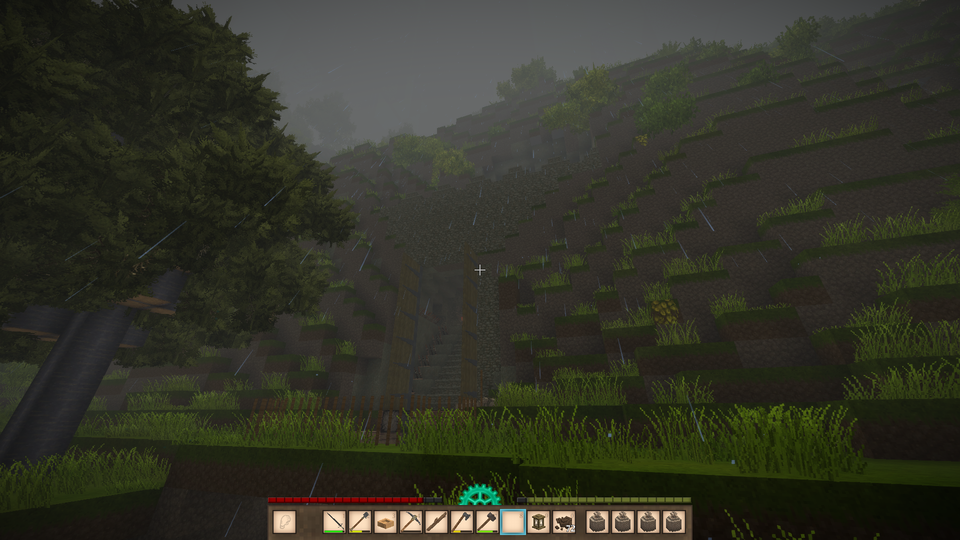Select the hammer hotbar slot

487,521
